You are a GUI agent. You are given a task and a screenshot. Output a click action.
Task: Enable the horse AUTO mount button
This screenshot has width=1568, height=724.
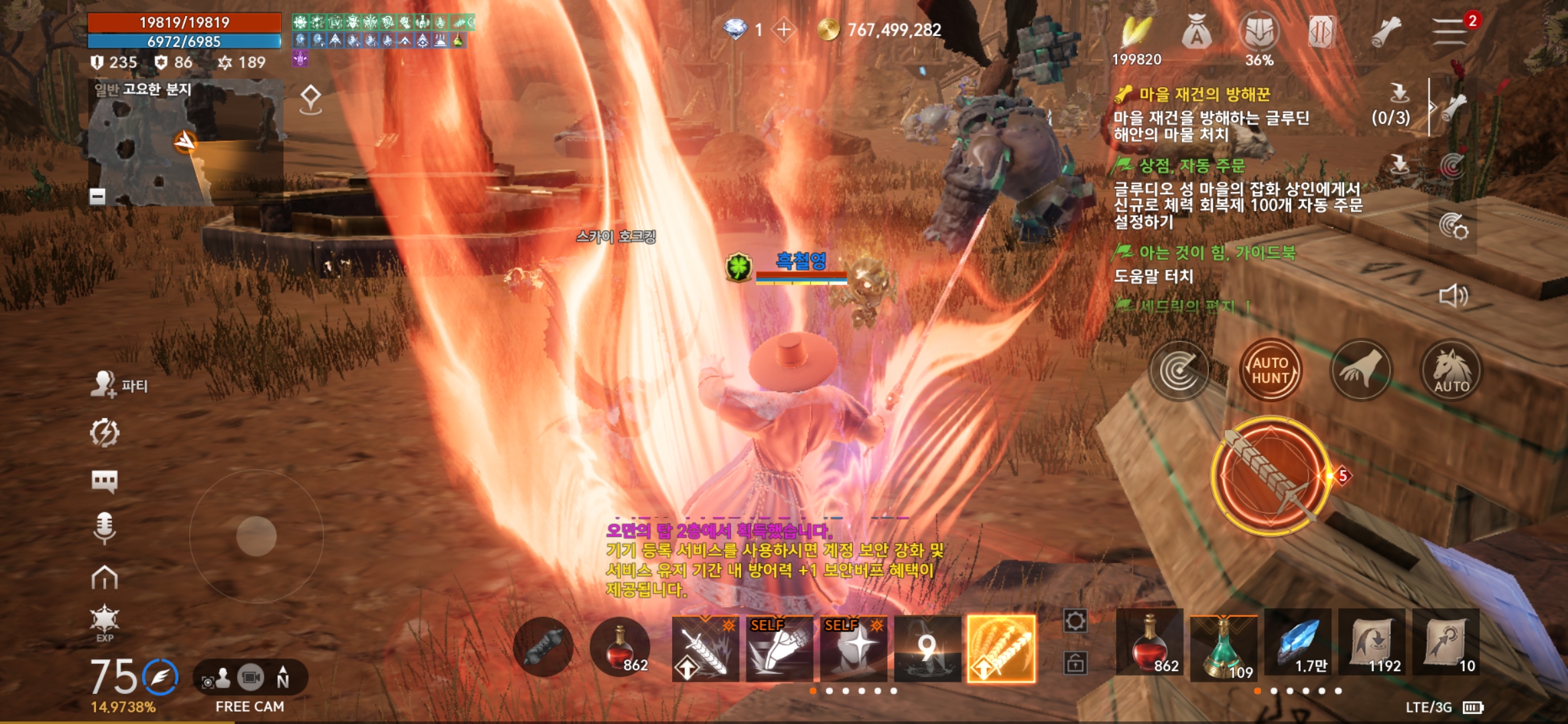point(1451,370)
